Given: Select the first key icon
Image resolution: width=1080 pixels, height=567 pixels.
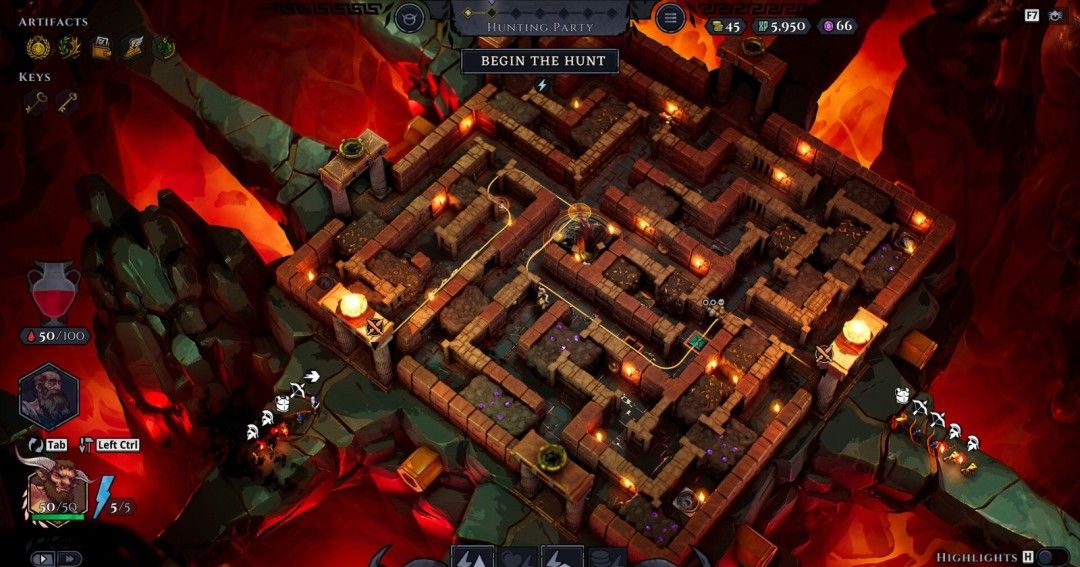Looking at the screenshot, I should tap(37, 101).
